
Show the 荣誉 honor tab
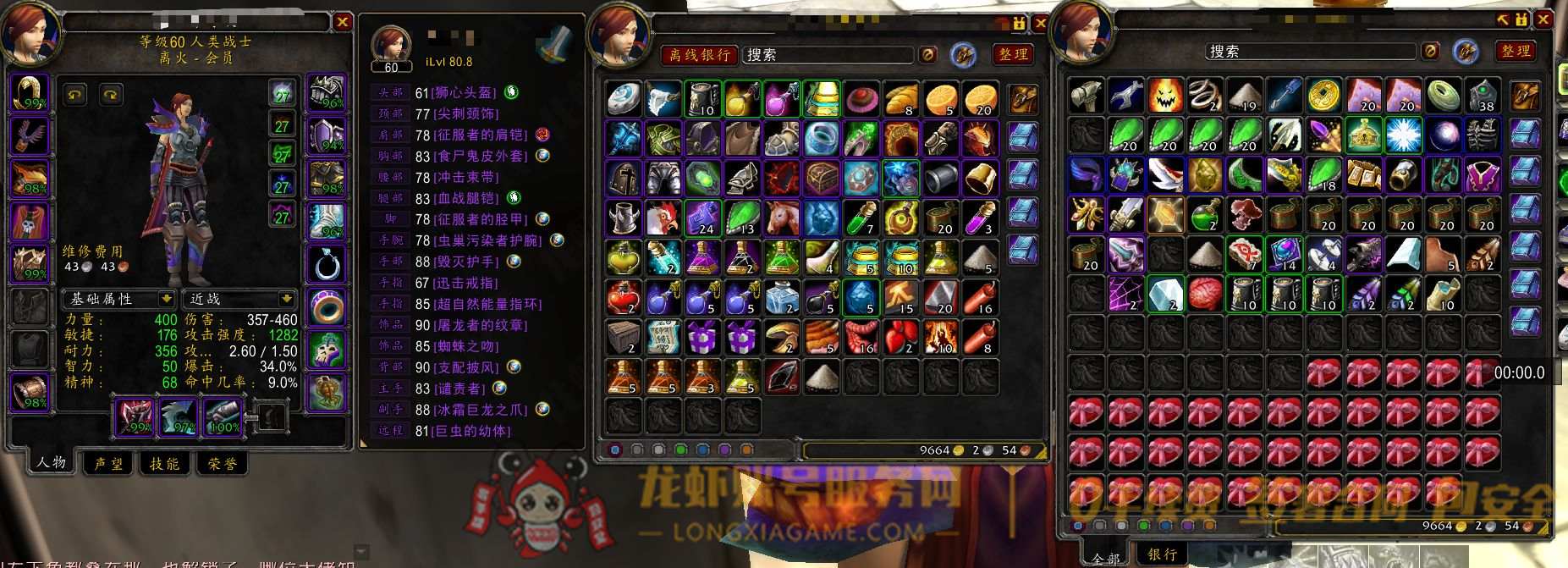[223, 463]
